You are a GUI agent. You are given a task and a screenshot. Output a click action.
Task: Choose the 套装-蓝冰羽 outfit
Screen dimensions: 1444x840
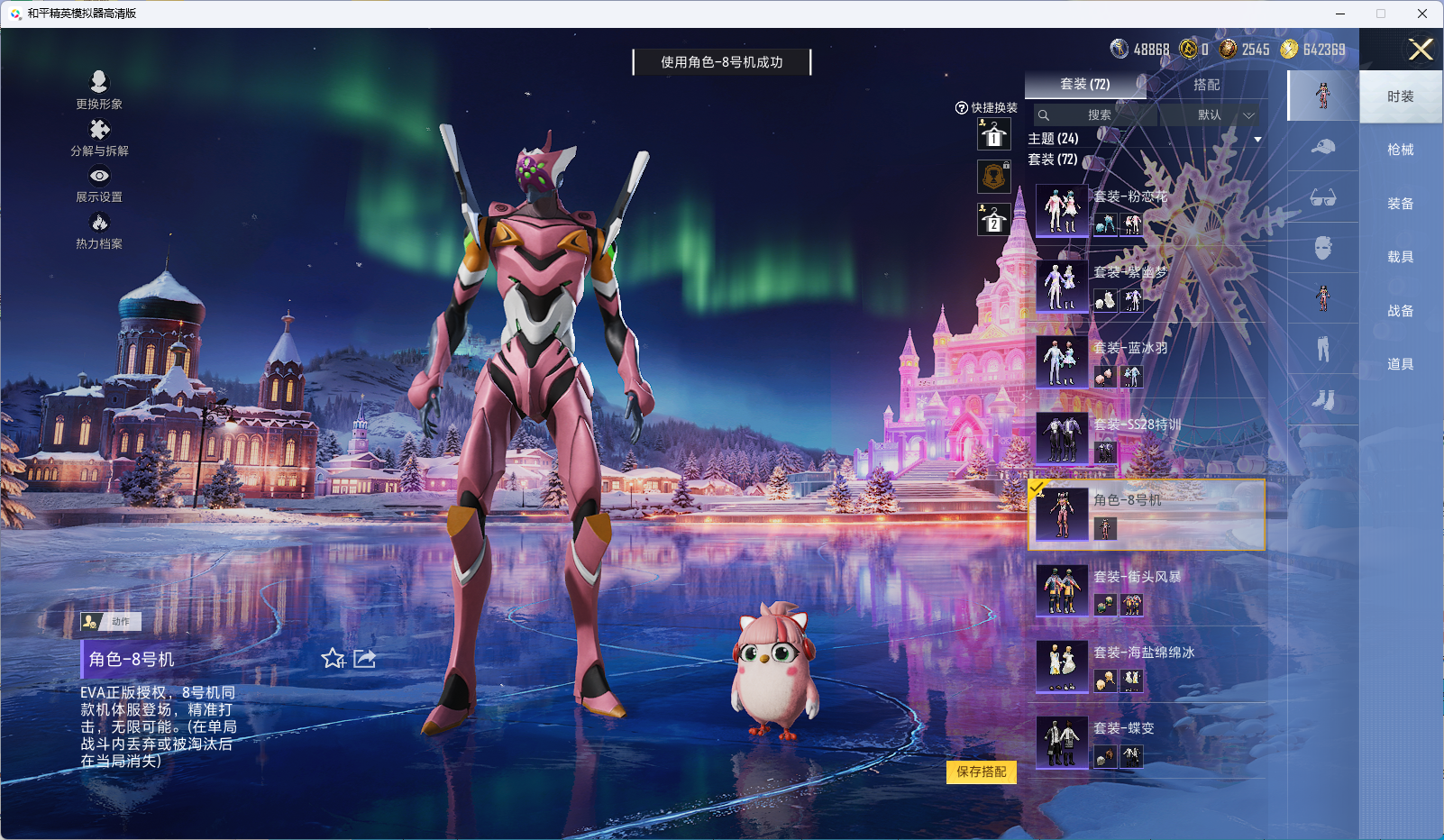coord(1146,362)
